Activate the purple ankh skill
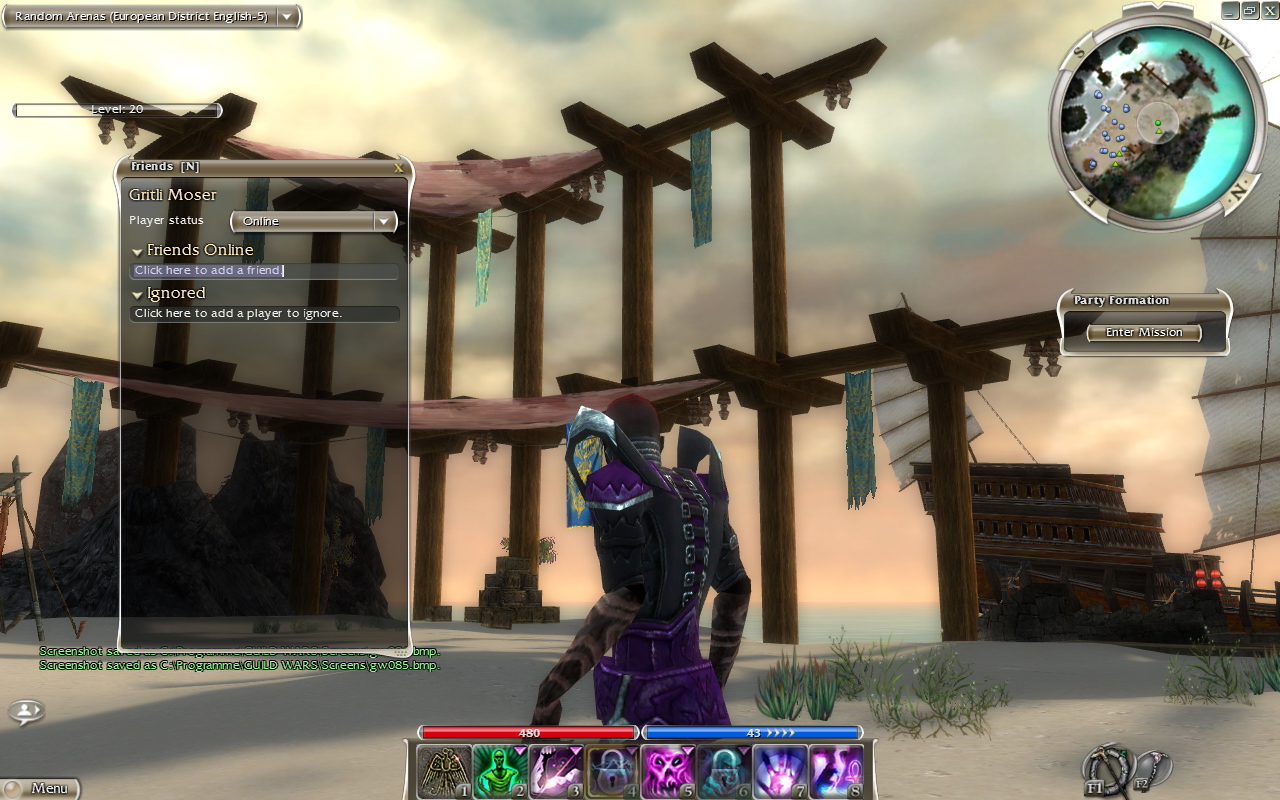This screenshot has height=800, width=1280. click(x=835, y=772)
